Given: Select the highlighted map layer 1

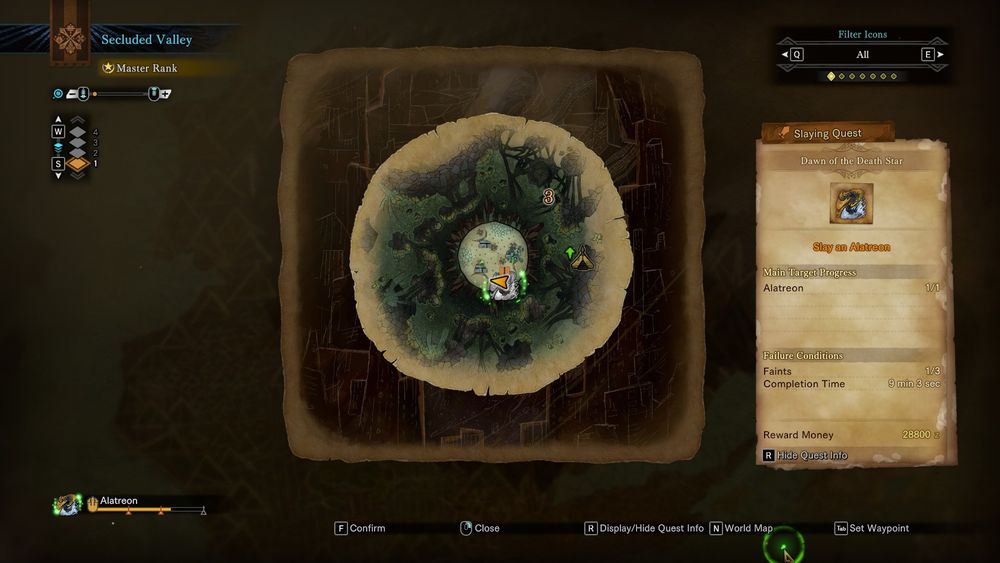Looking at the screenshot, I should tap(78, 163).
